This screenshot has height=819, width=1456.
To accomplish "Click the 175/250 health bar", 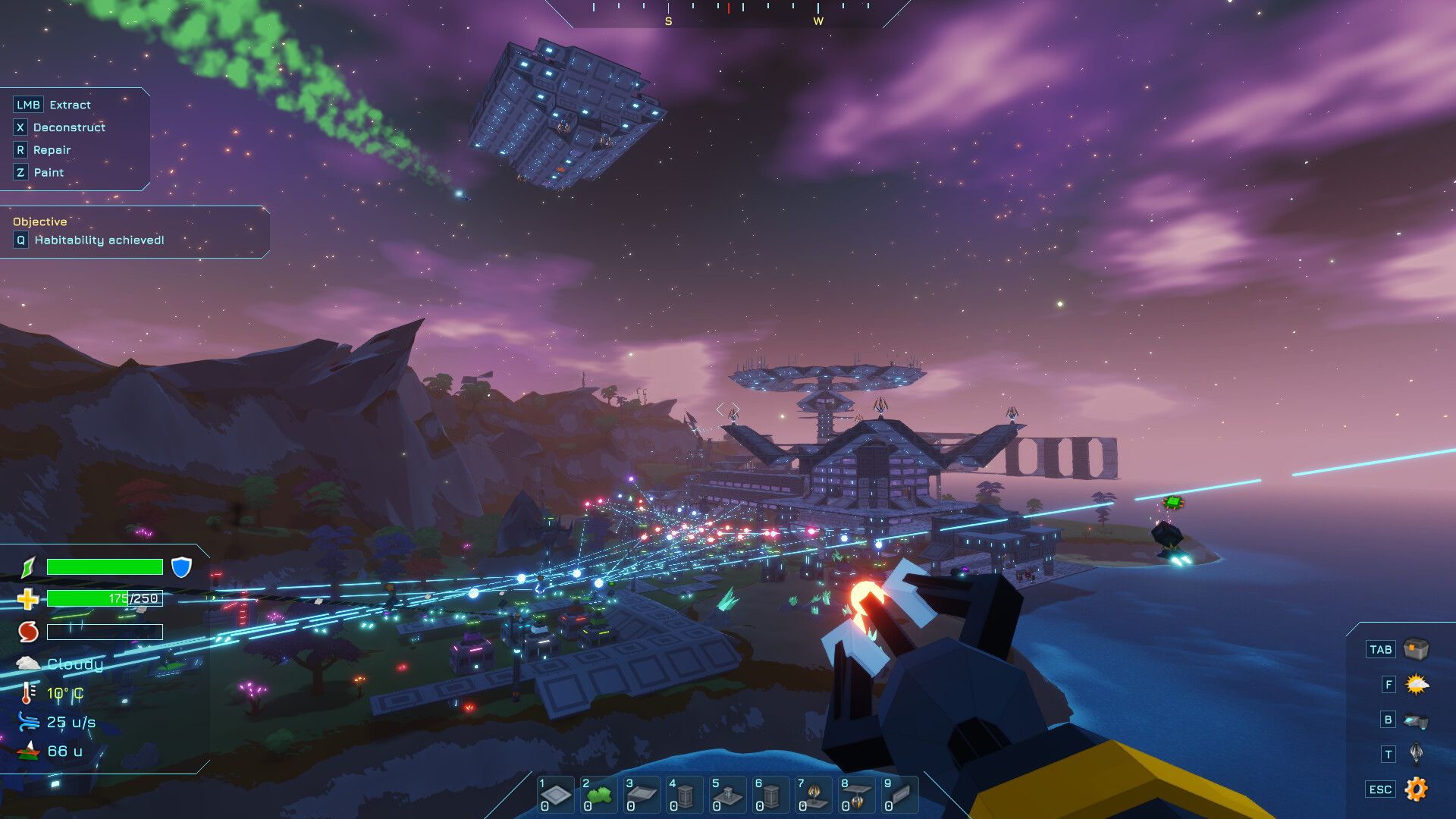I will tap(104, 598).
